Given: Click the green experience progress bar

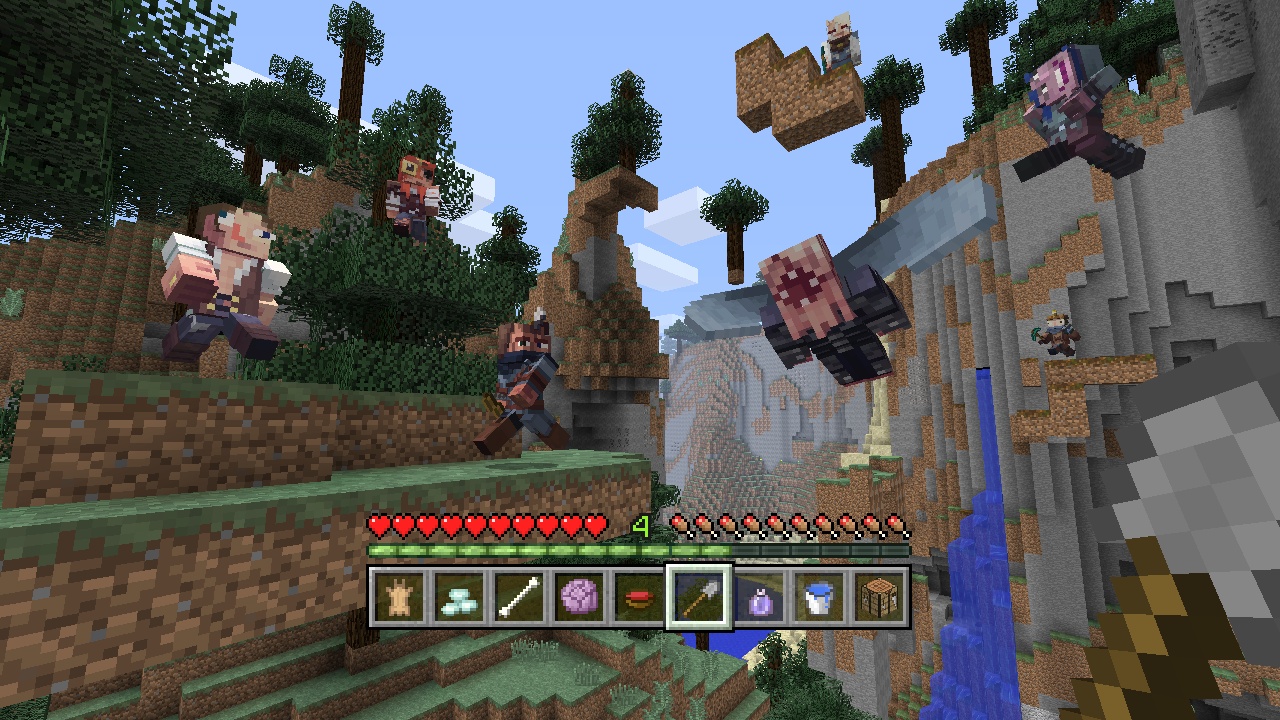Looking at the screenshot, I should [550, 549].
